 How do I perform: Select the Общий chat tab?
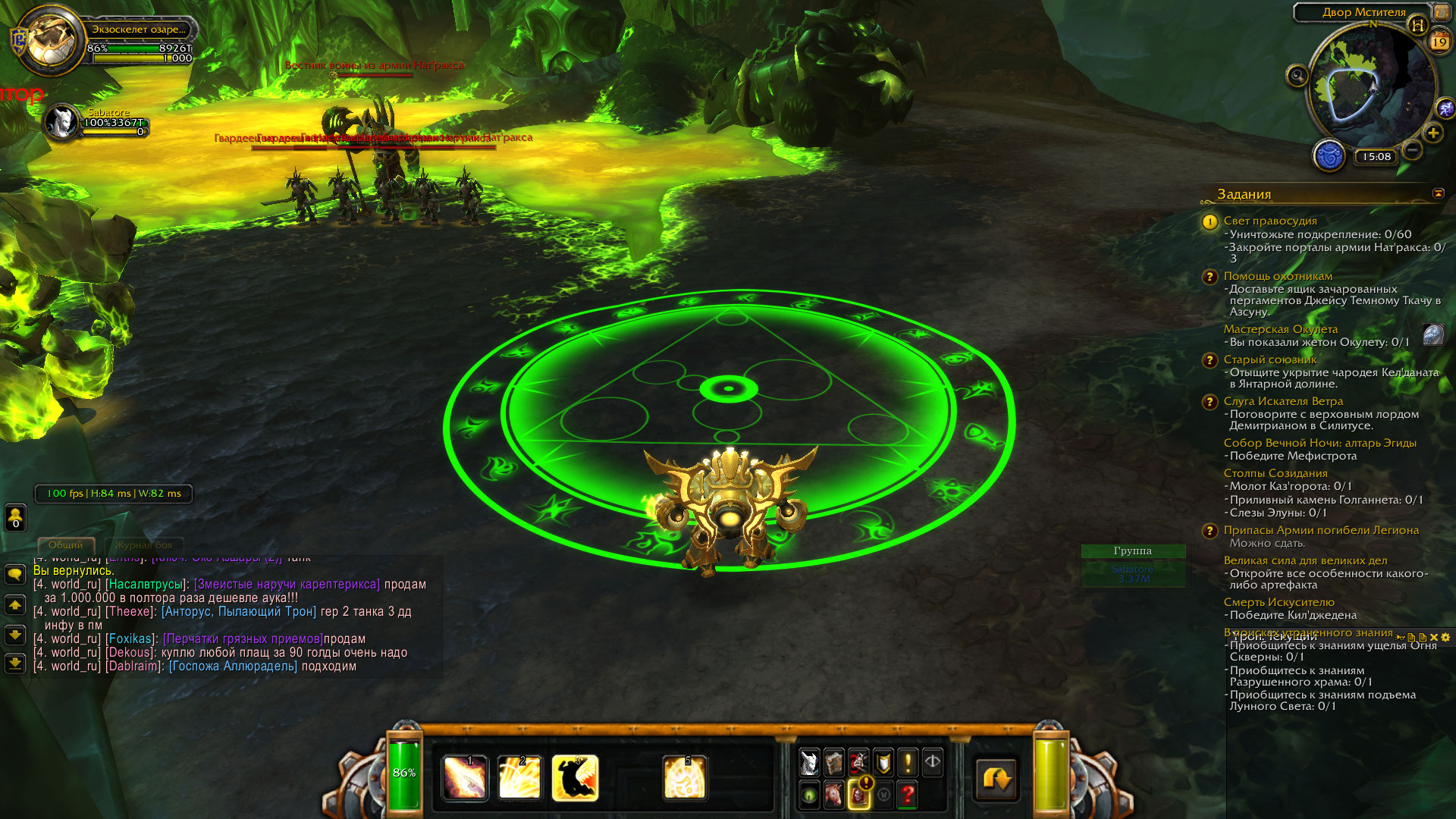(x=66, y=545)
